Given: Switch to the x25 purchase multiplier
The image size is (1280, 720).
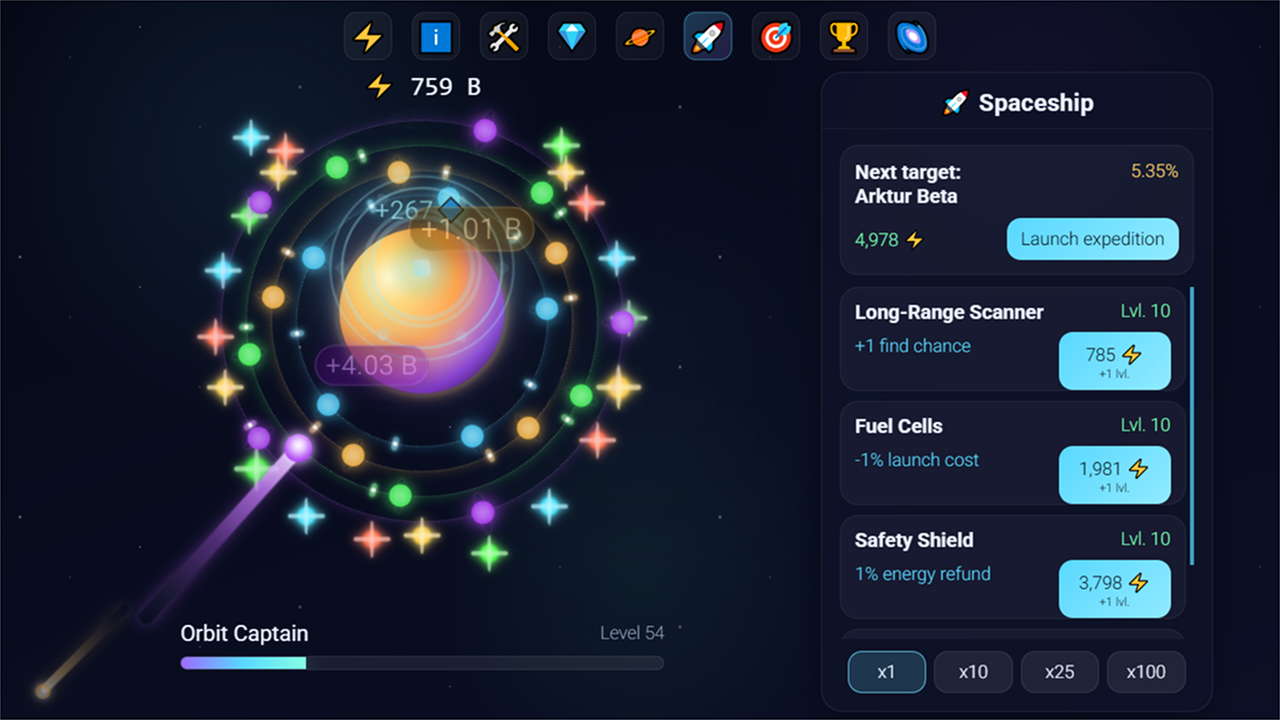Looking at the screenshot, I should click(1060, 672).
